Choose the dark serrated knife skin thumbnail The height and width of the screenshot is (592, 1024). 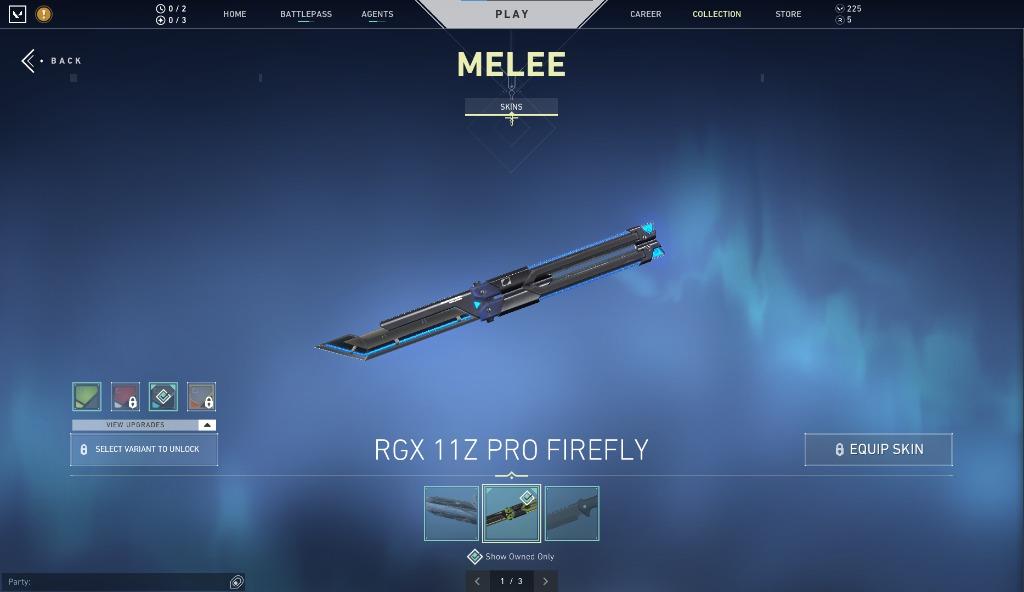click(x=572, y=513)
